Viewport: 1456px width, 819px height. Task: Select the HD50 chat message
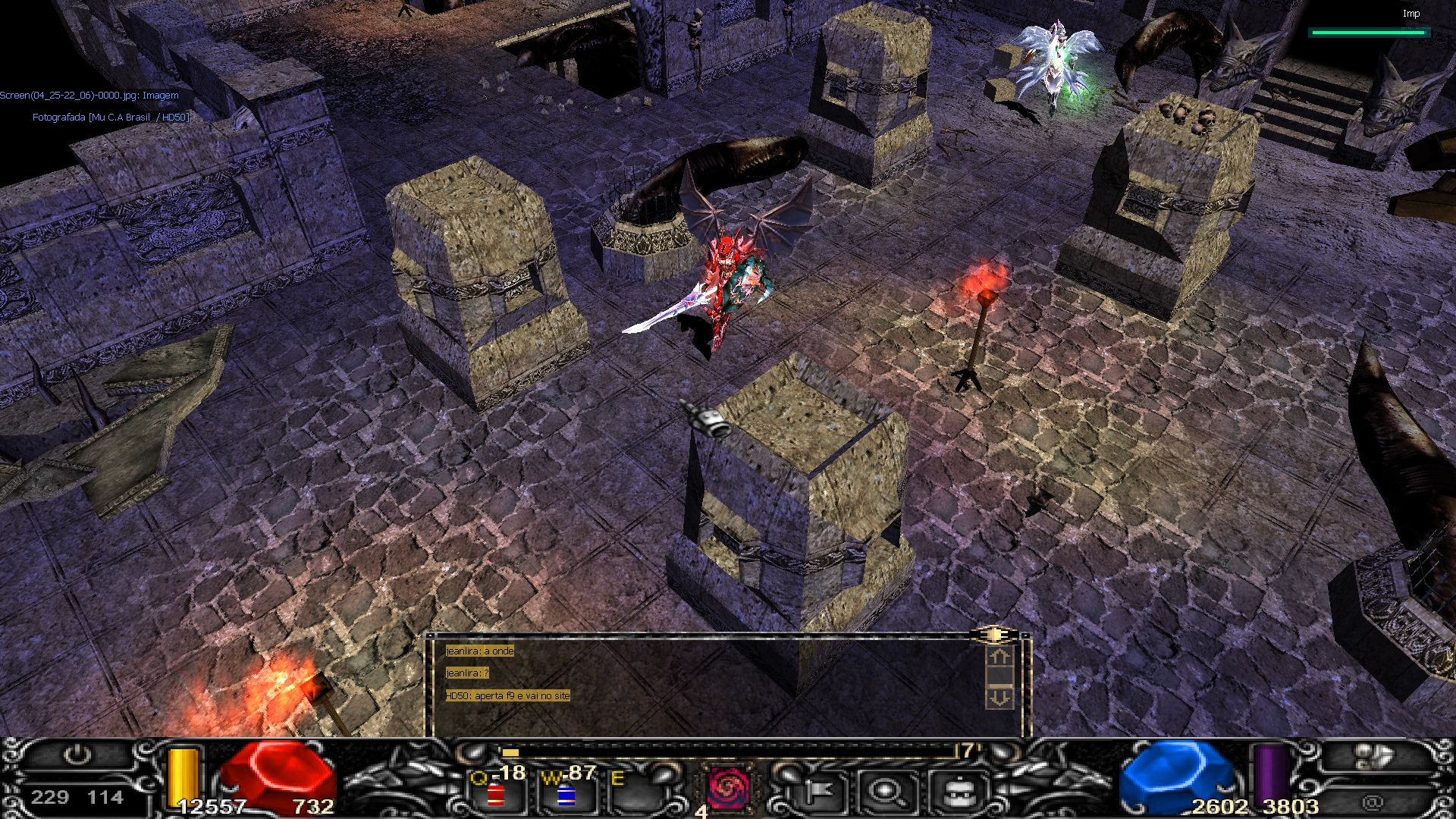[507, 695]
